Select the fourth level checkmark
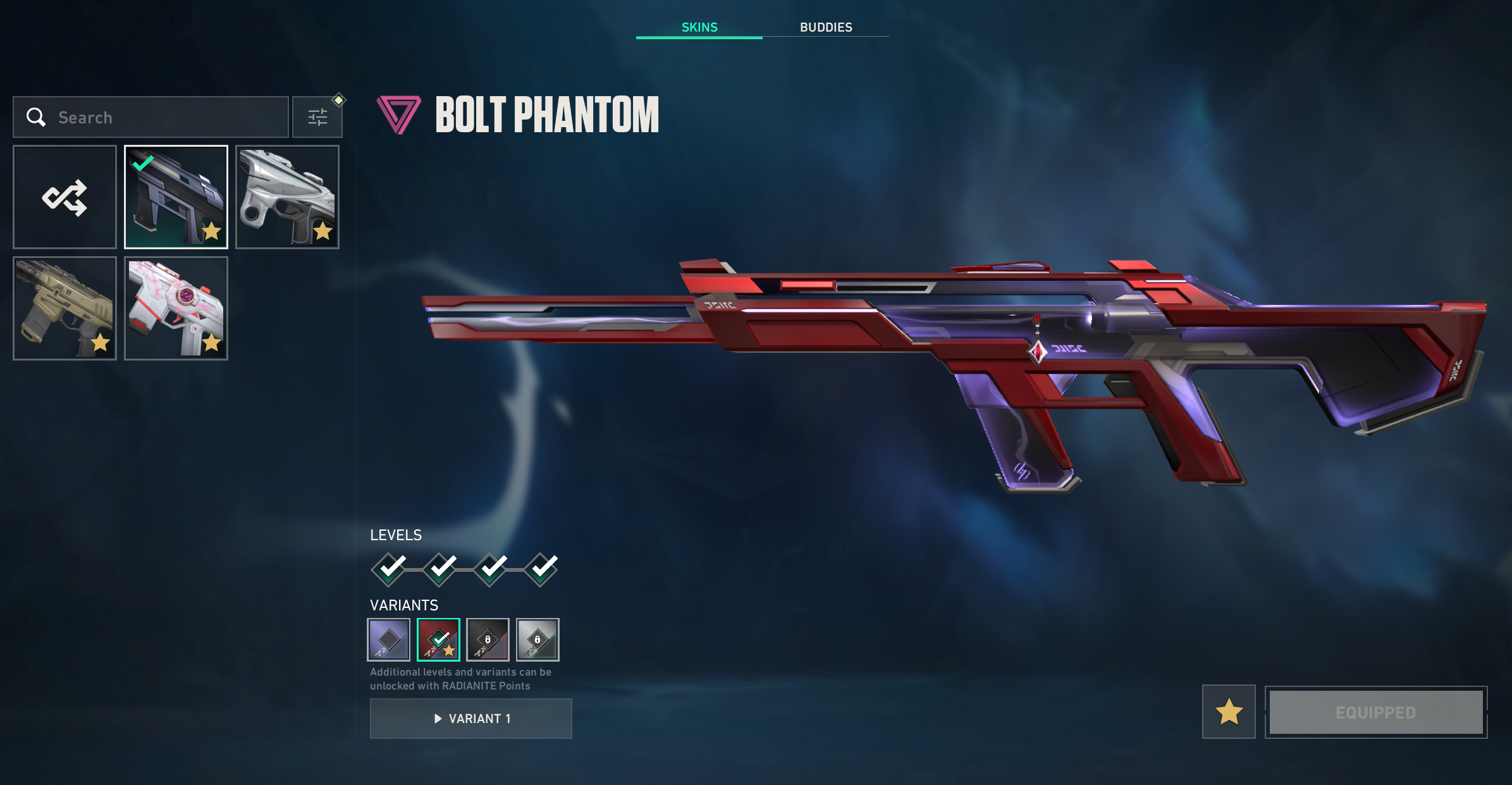Image resolution: width=1512 pixels, height=785 pixels. [x=541, y=569]
